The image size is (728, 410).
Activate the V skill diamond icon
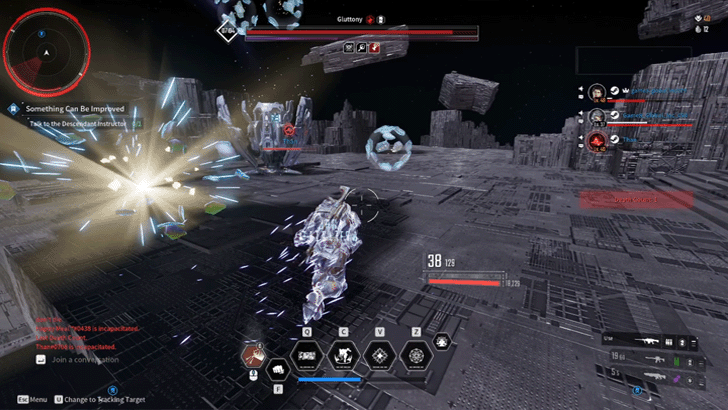pos(380,354)
